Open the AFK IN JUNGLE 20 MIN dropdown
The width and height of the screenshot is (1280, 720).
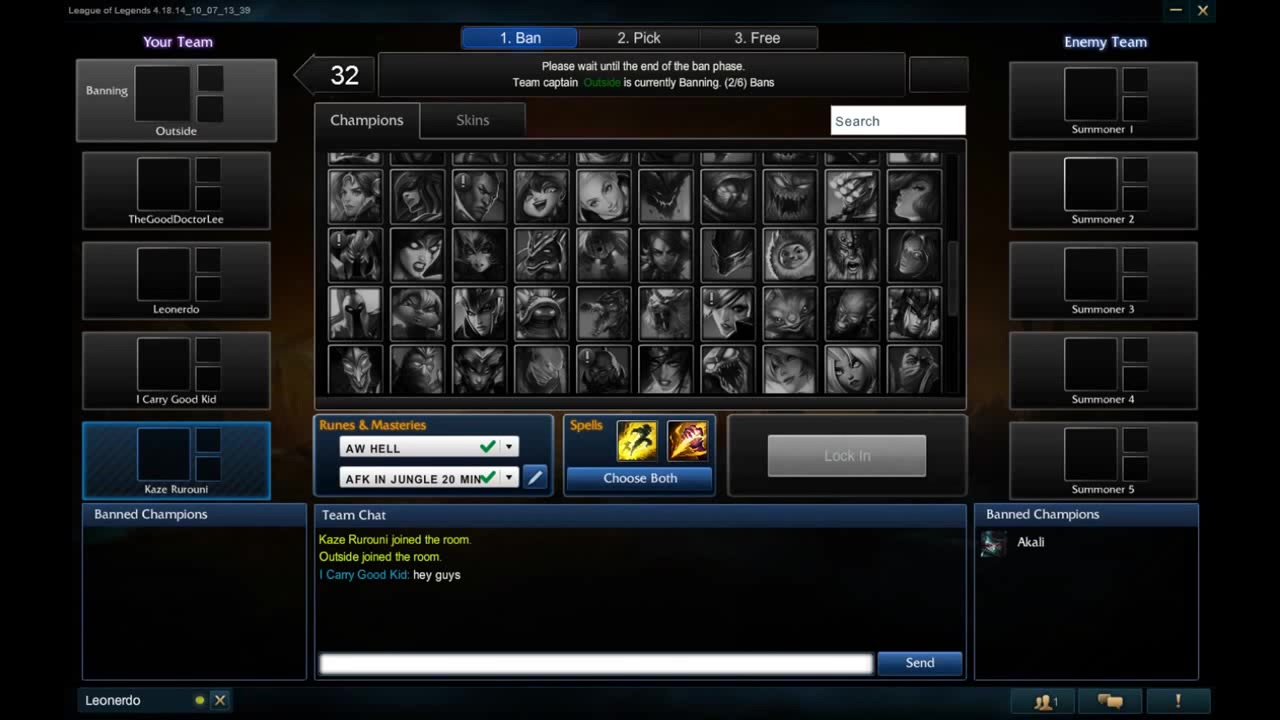click(x=508, y=478)
